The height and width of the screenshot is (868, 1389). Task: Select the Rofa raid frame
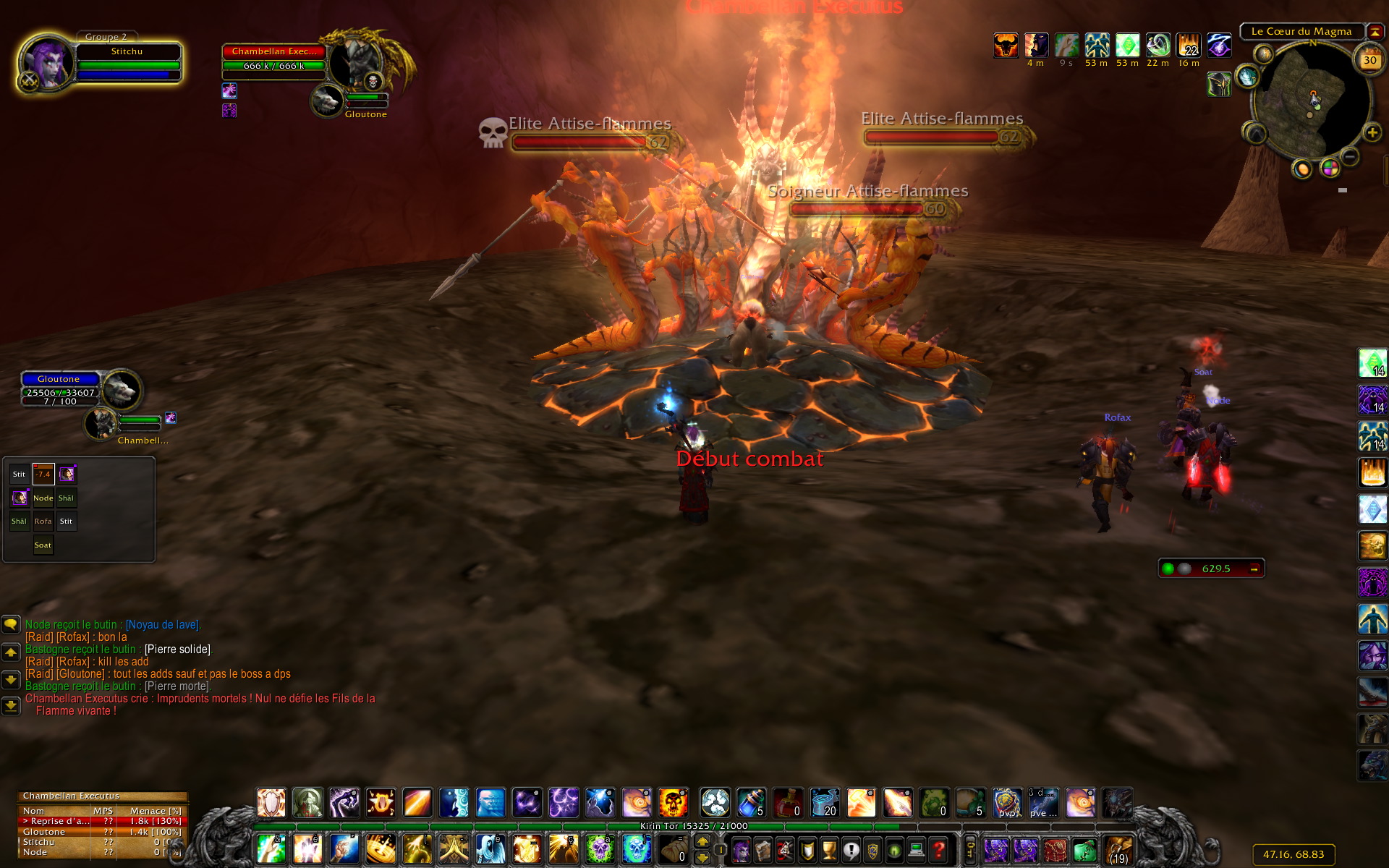[43, 522]
